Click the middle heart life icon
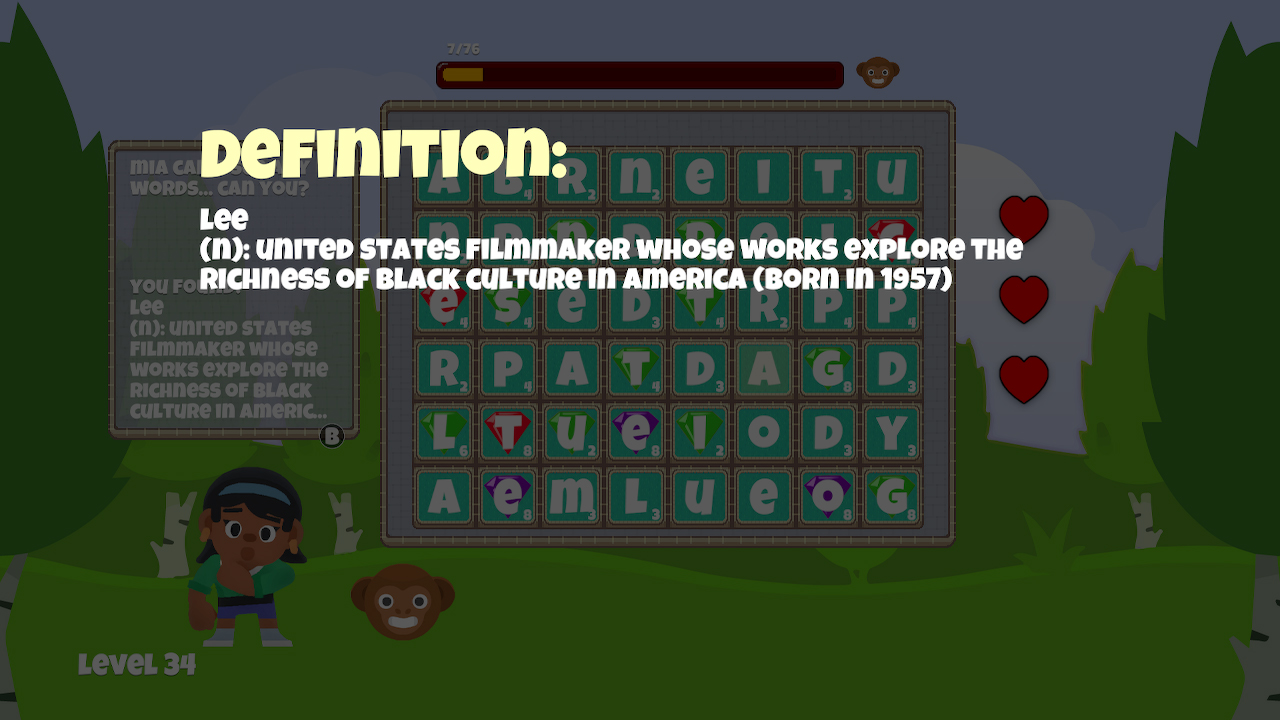Screen dimensions: 1280x720 (1024, 297)
